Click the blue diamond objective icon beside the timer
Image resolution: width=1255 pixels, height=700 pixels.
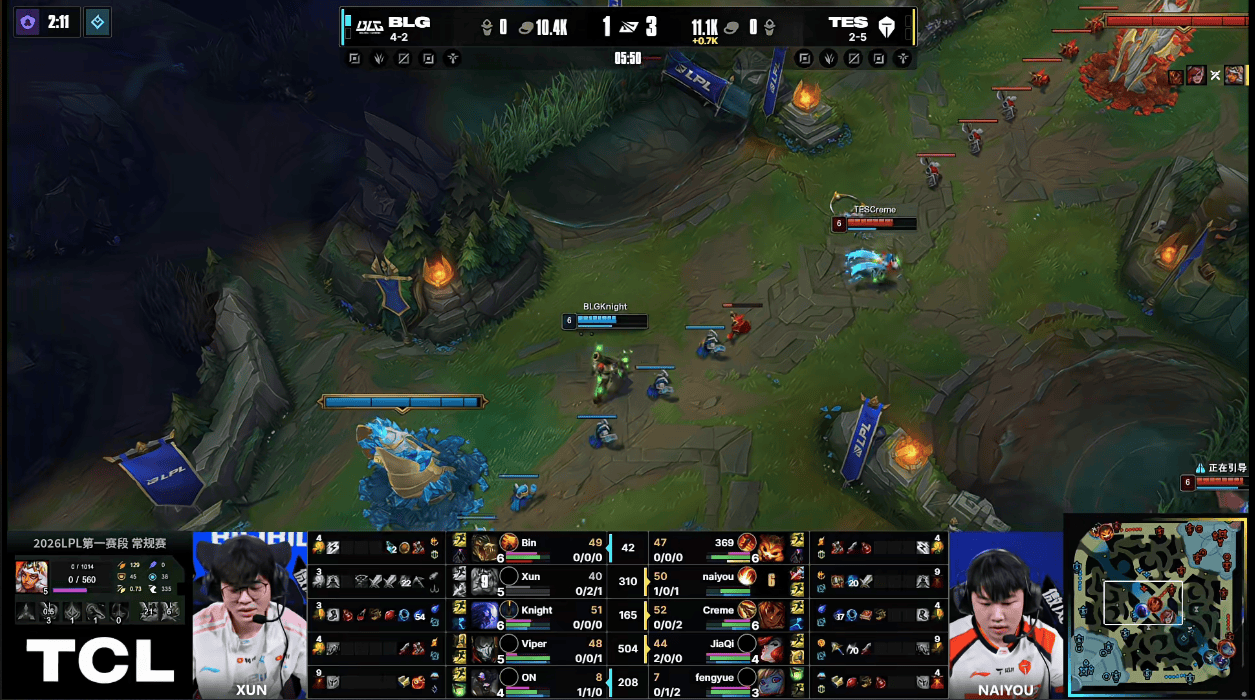97,21
